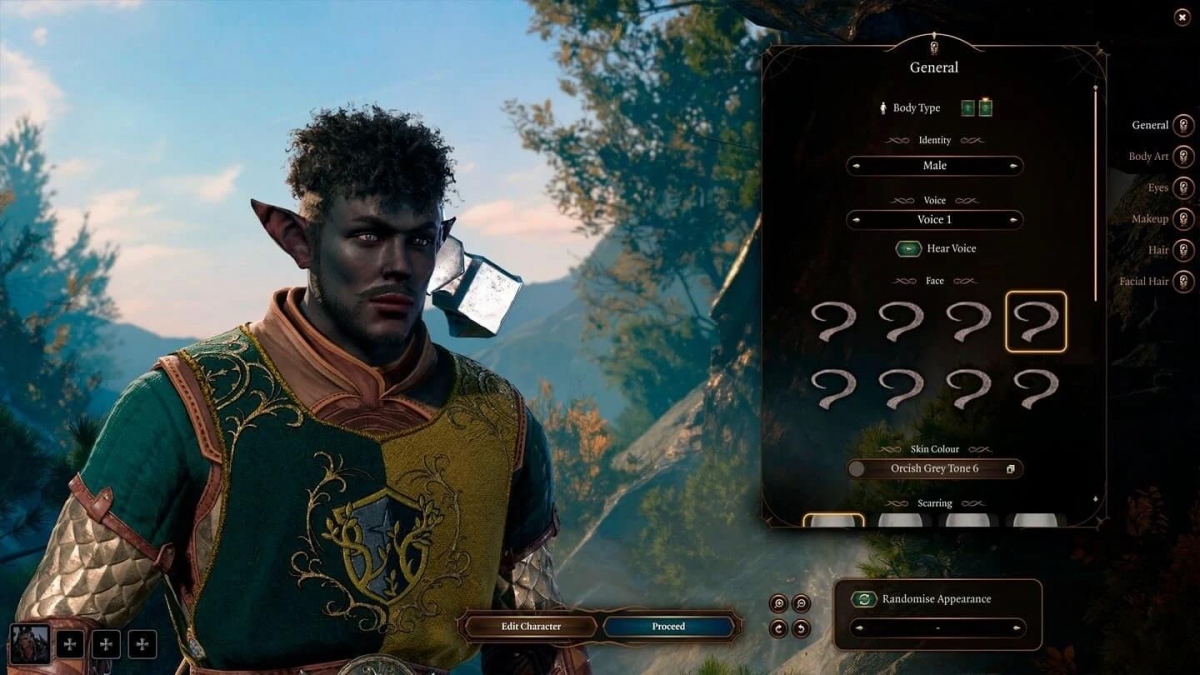Open the Eyes customization tab

pos(1183,188)
